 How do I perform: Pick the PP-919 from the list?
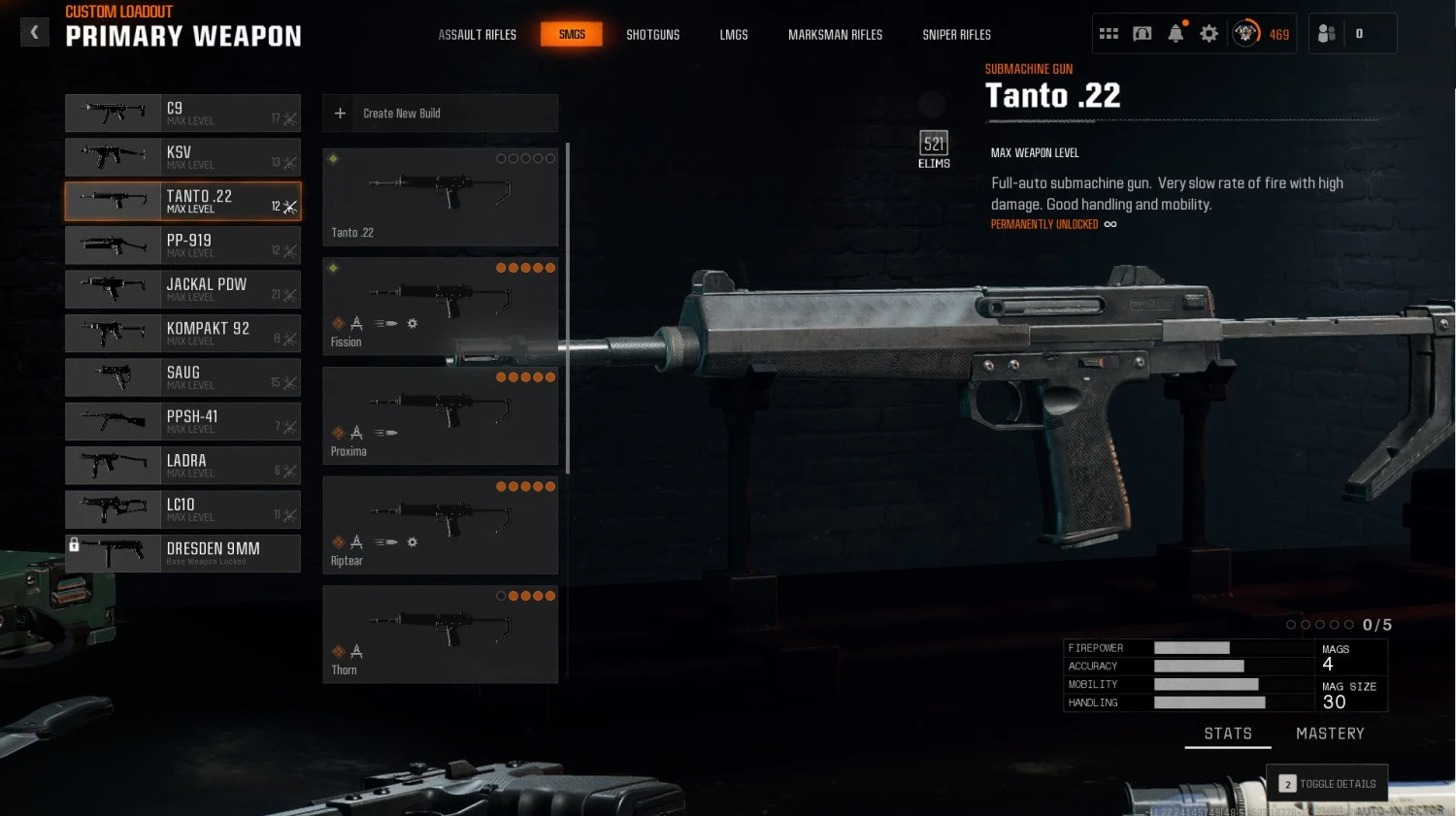pos(182,245)
